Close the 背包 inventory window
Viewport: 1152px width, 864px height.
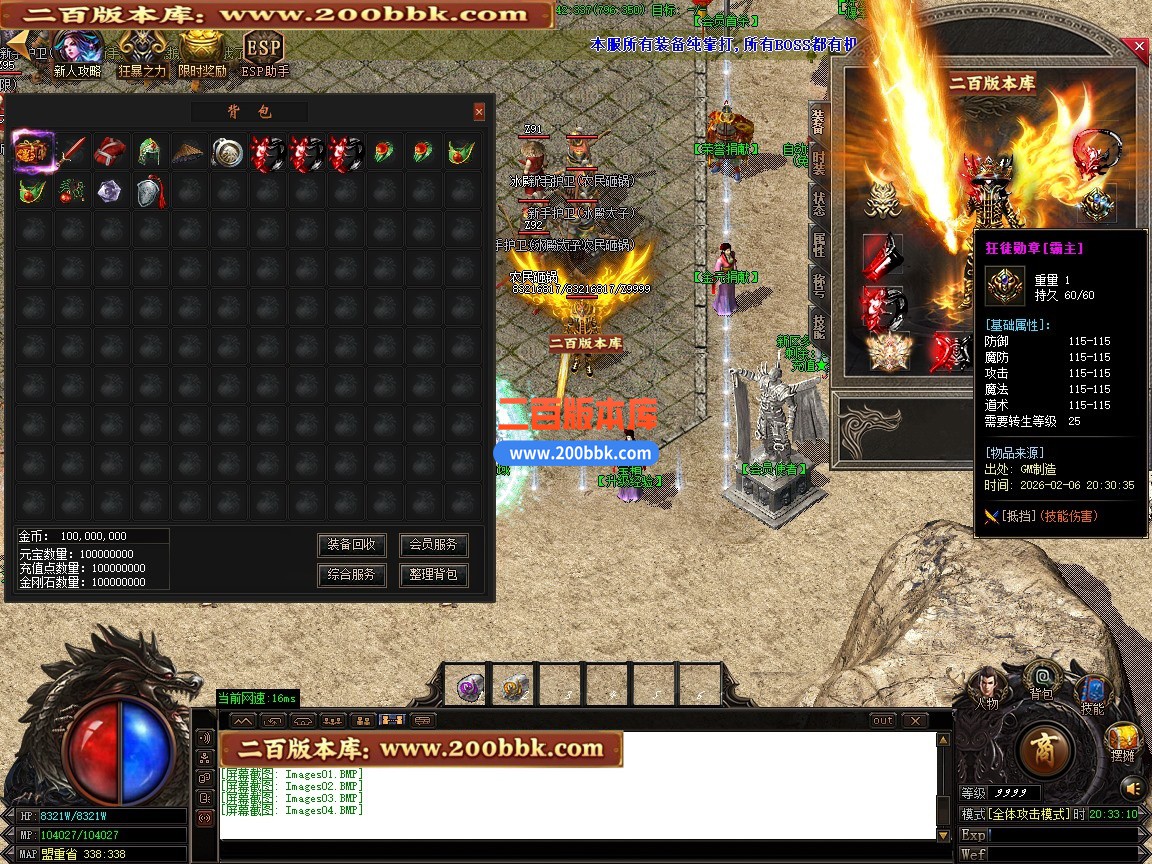(479, 112)
